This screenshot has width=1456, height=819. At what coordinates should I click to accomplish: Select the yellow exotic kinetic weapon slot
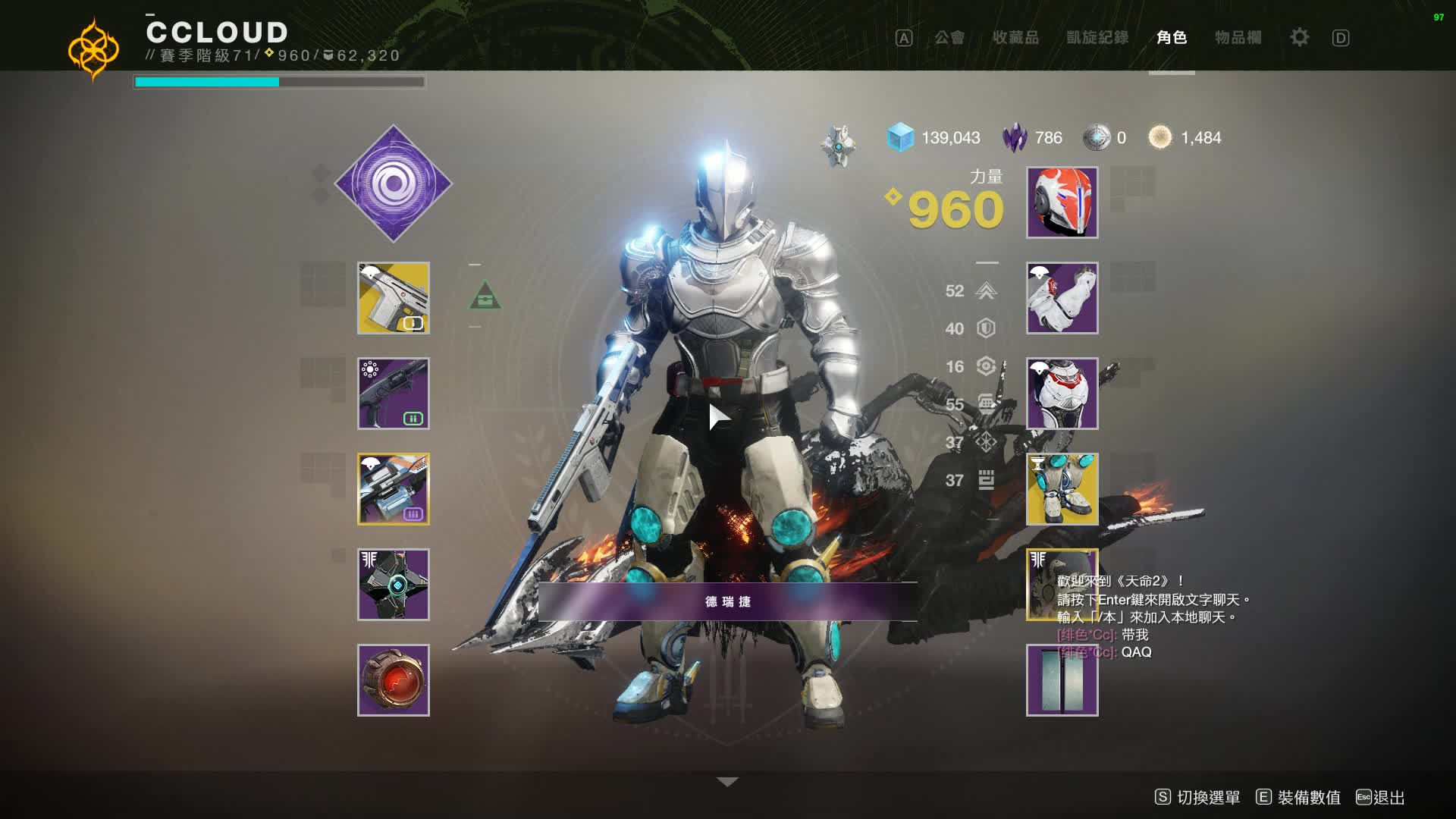(x=394, y=298)
